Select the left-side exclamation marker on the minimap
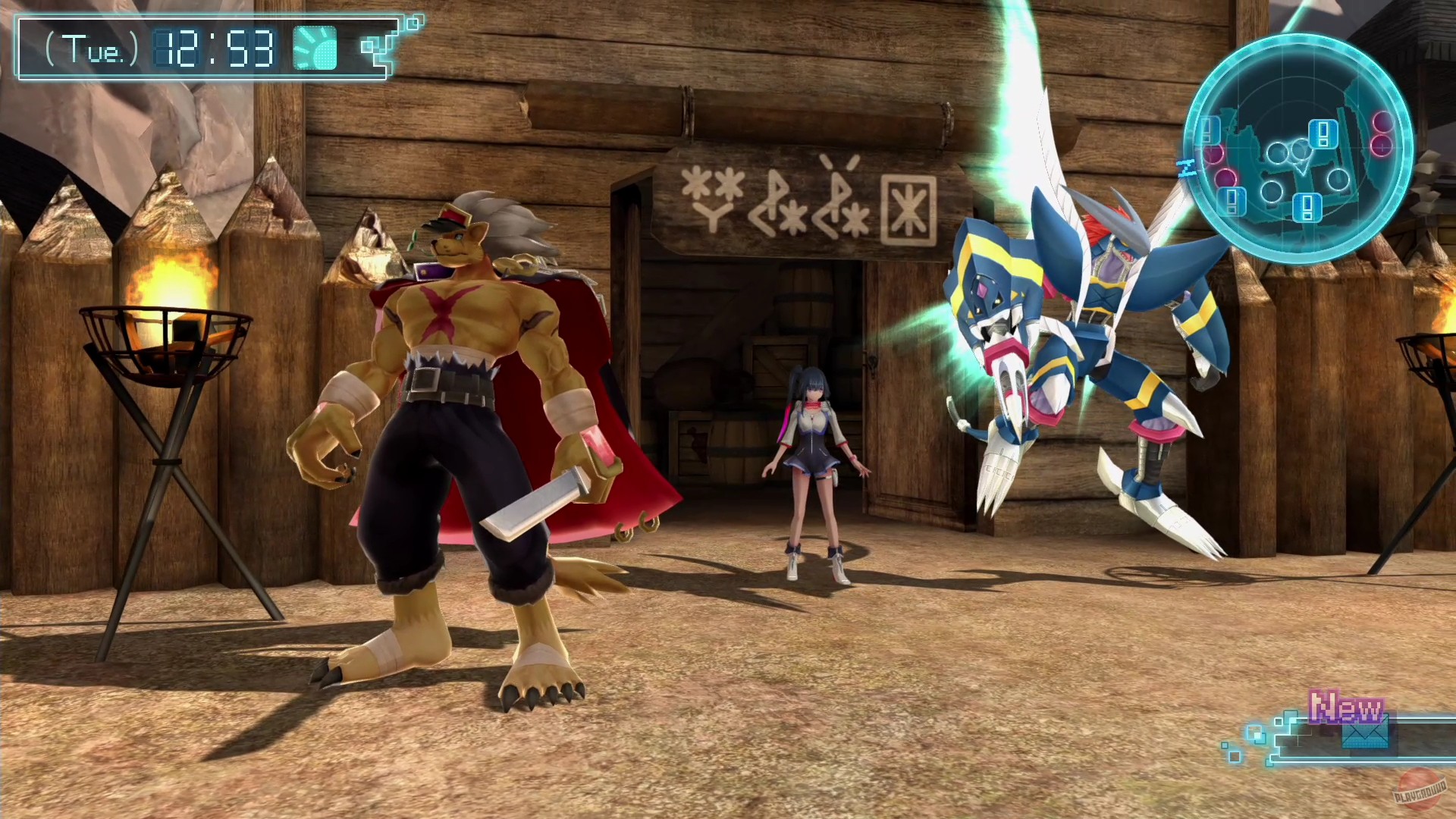The height and width of the screenshot is (819, 1456). coord(1208,130)
